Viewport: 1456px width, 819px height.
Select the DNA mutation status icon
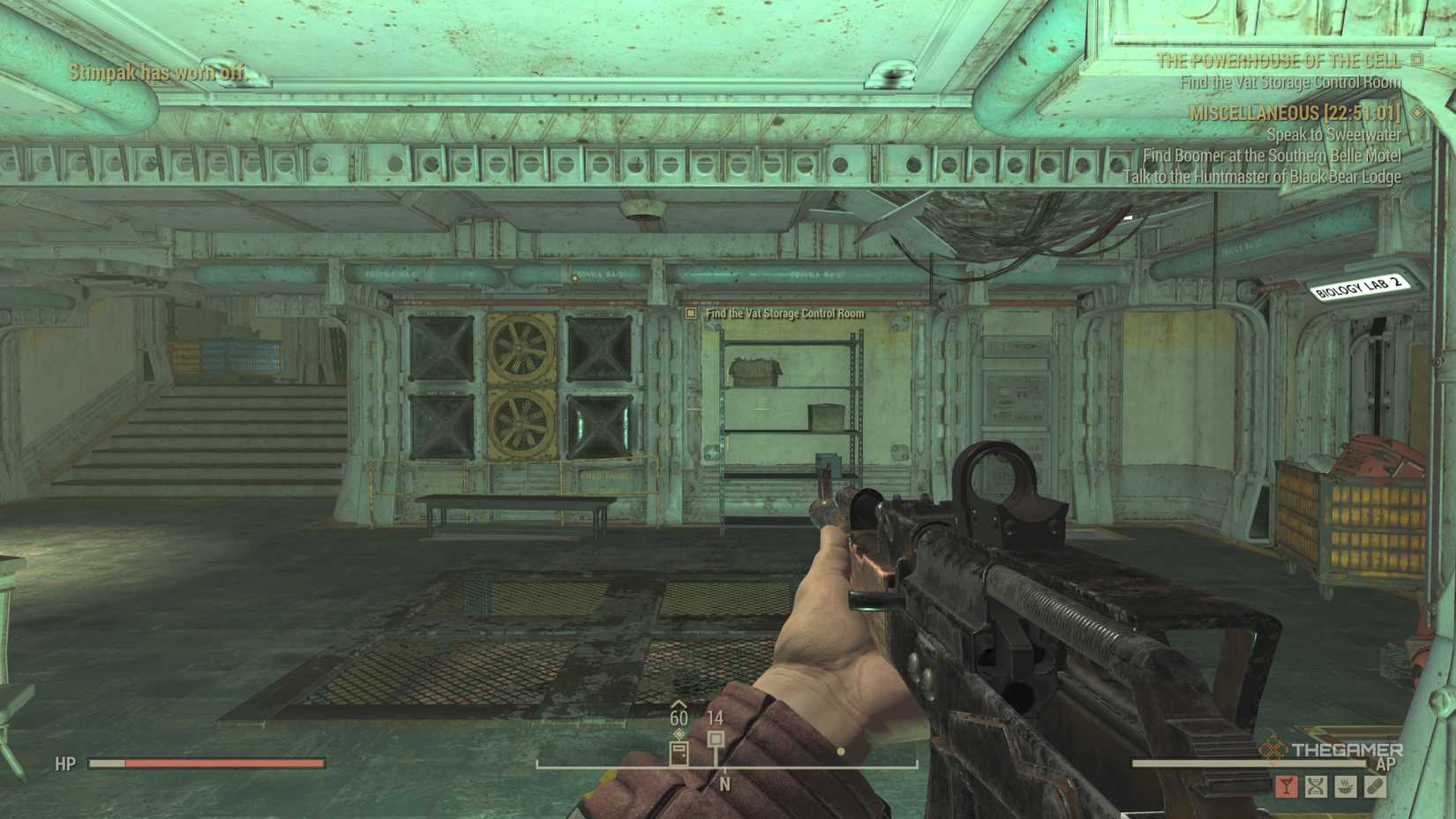pyautogui.click(x=1316, y=785)
